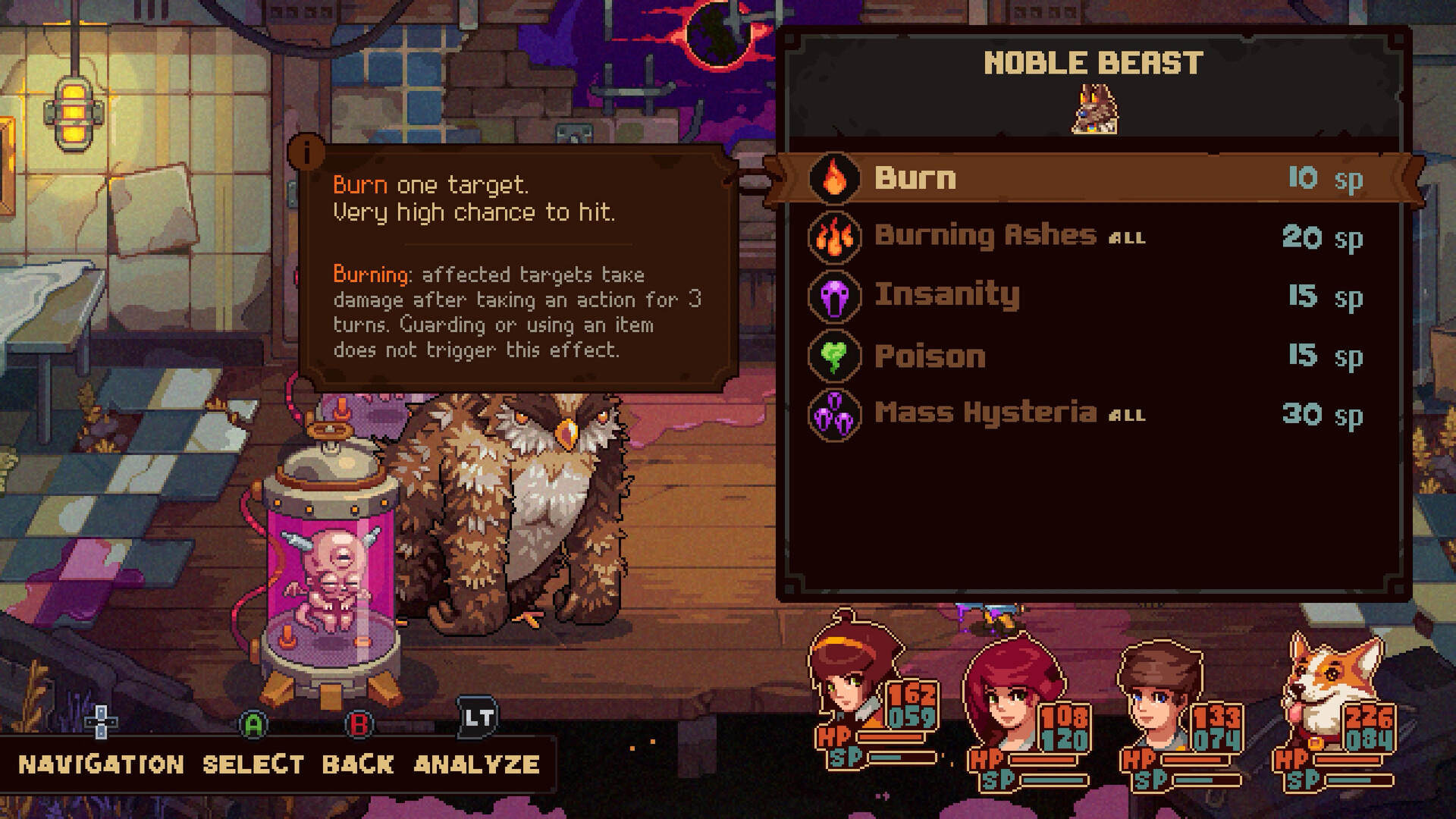Image resolution: width=1456 pixels, height=819 pixels.
Task: Click the Poison green heart icon
Action: 835,354
